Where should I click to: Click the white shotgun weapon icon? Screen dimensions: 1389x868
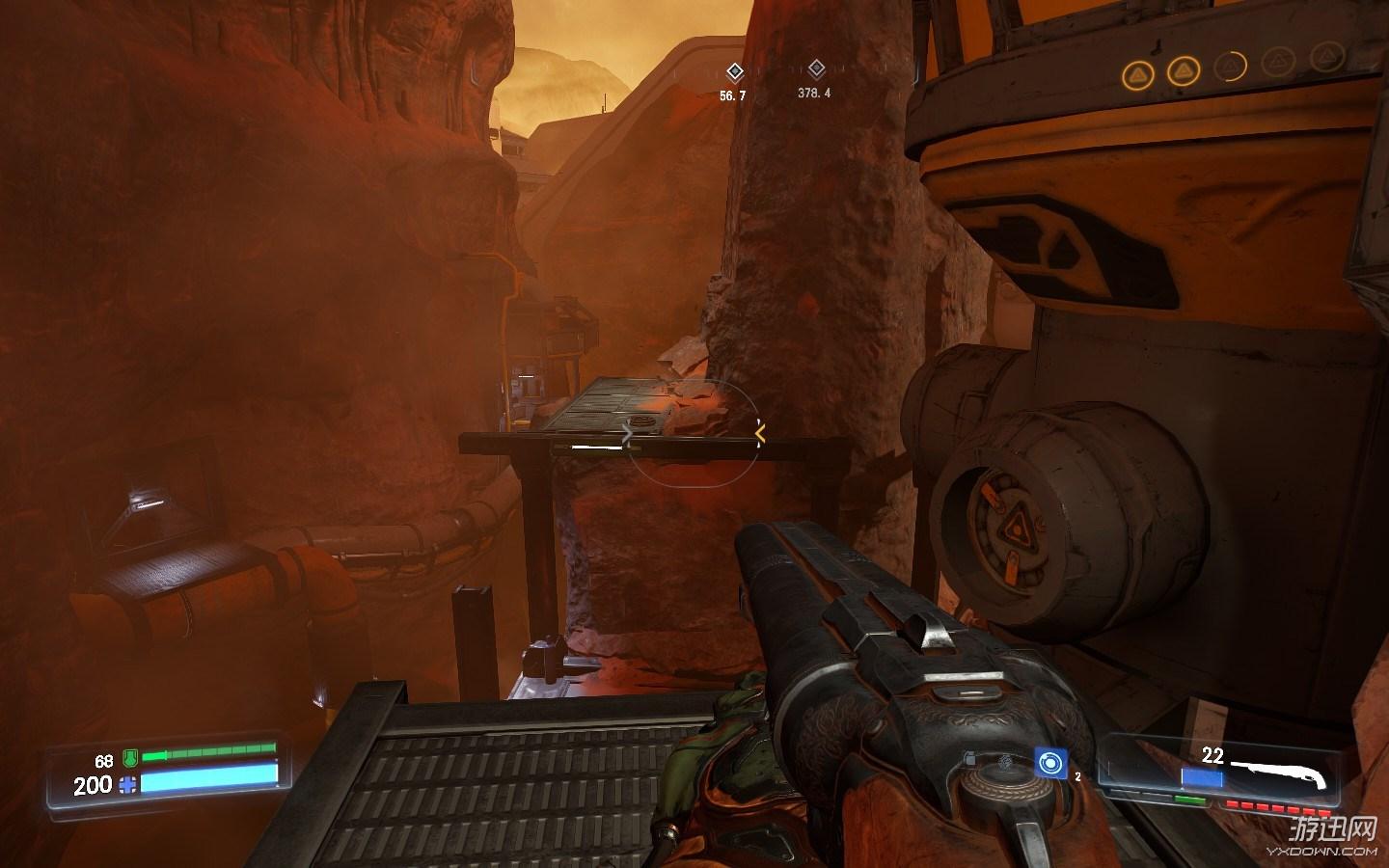pyautogui.click(x=1282, y=772)
